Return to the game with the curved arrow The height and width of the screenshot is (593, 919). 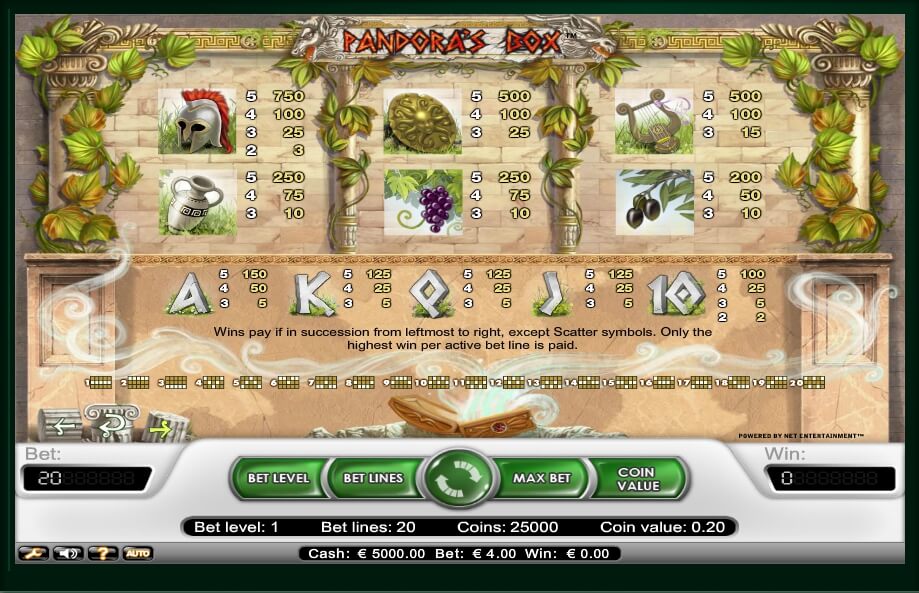pos(111,422)
